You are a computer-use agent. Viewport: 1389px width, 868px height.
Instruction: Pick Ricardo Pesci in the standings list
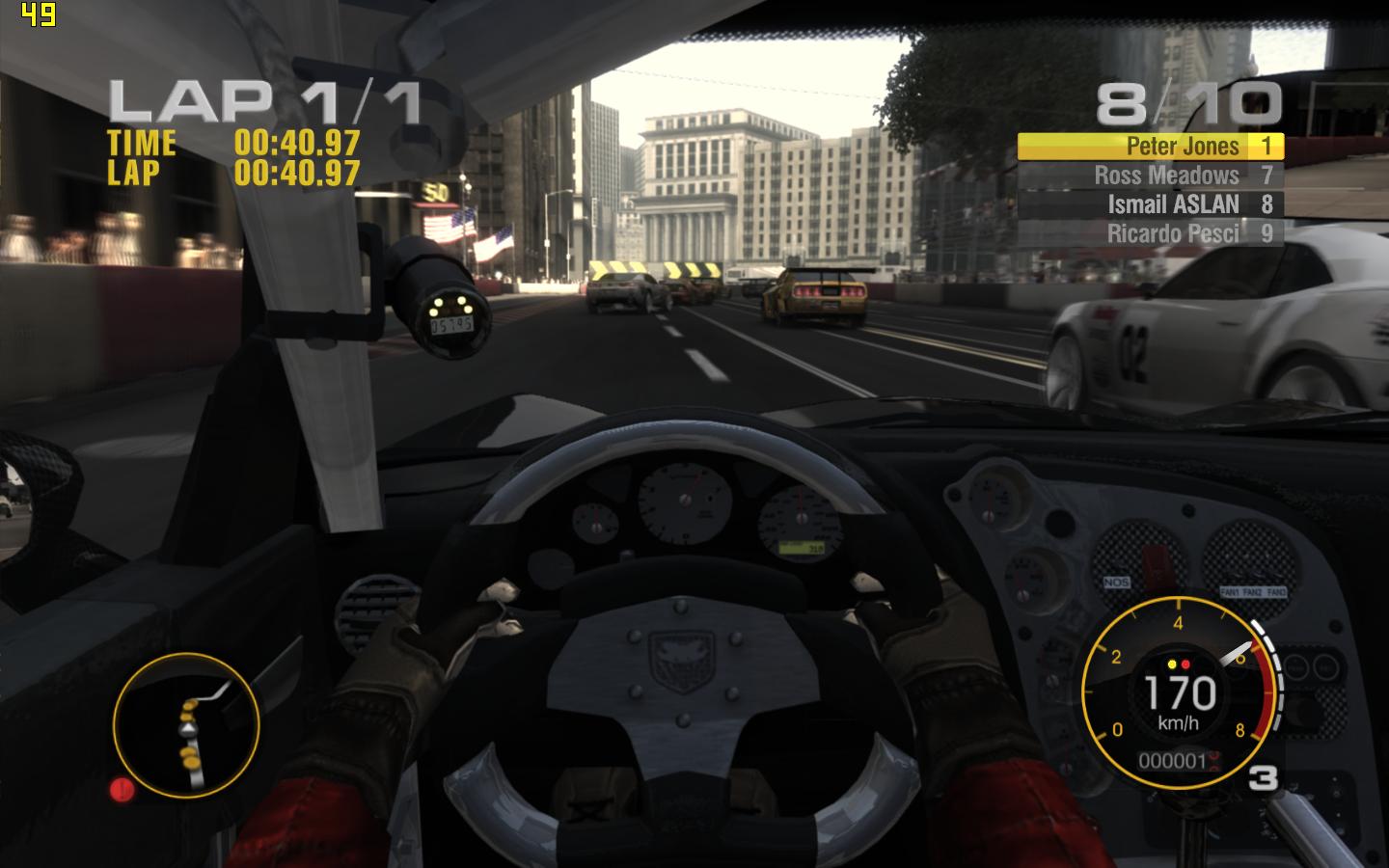pos(1150,233)
